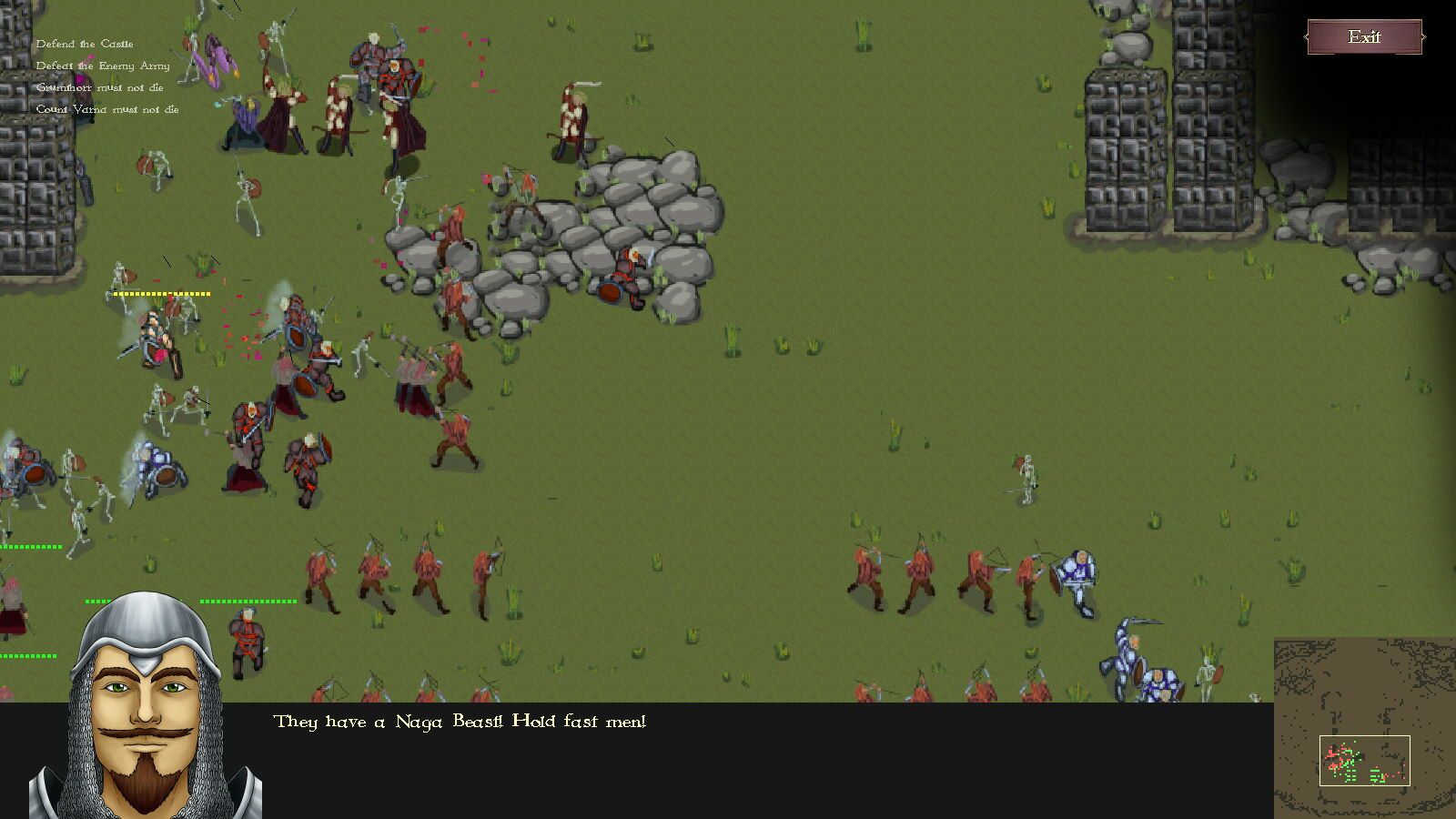
Task: Click the 'Count Varna must not die' objective
Action: (107, 109)
